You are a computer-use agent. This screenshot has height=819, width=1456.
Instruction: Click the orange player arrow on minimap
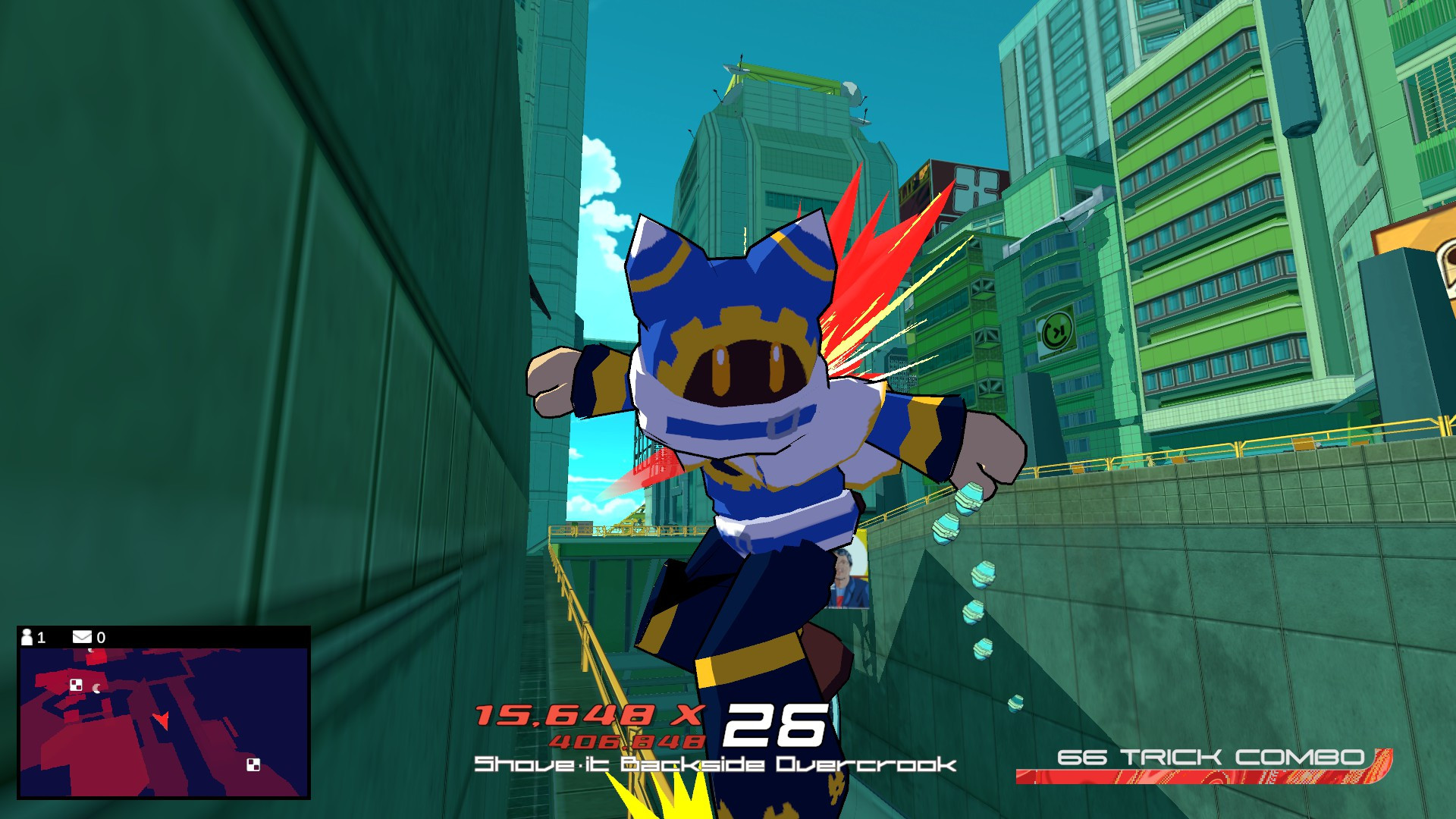click(162, 721)
